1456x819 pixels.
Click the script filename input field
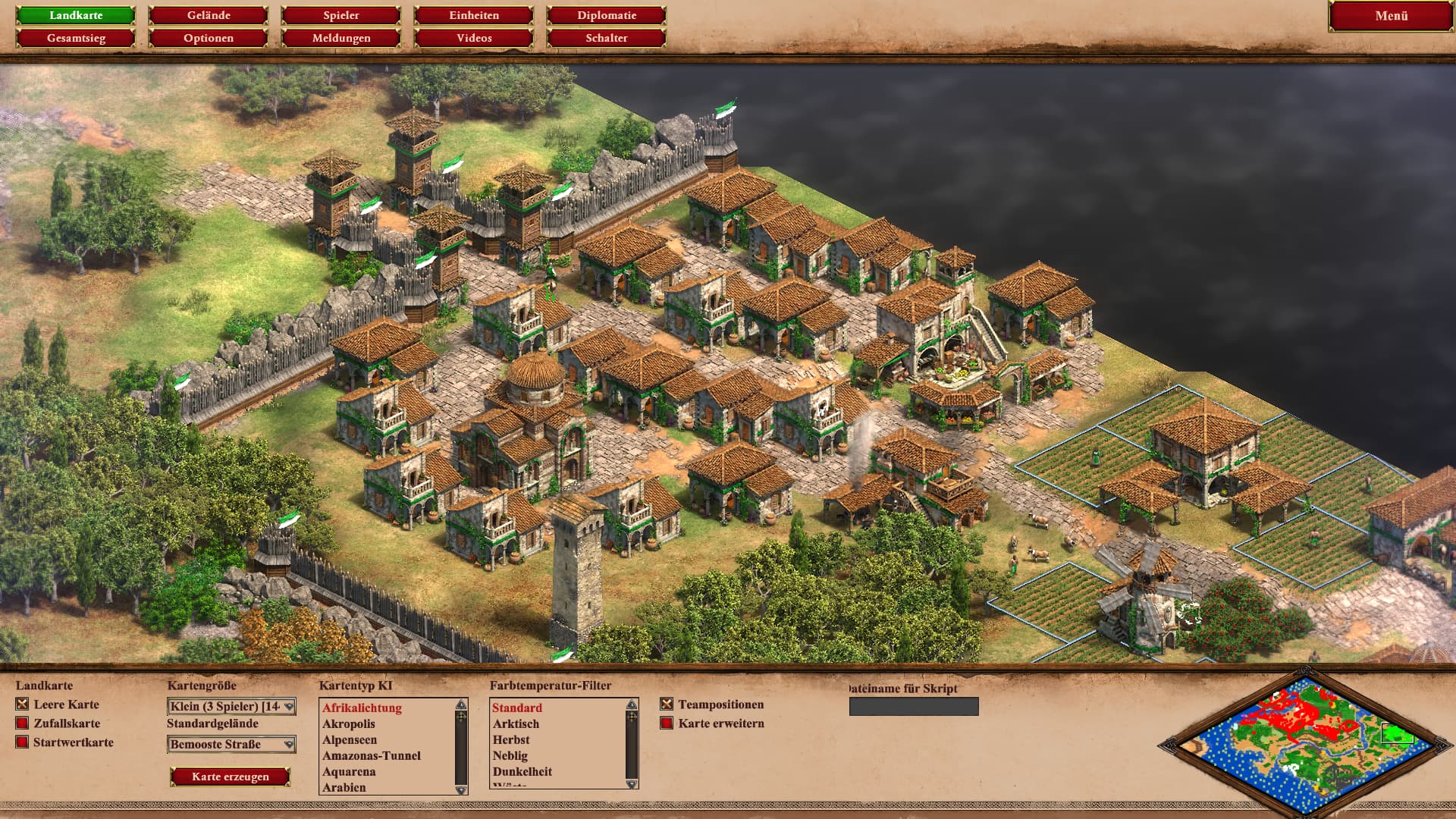(x=914, y=707)
